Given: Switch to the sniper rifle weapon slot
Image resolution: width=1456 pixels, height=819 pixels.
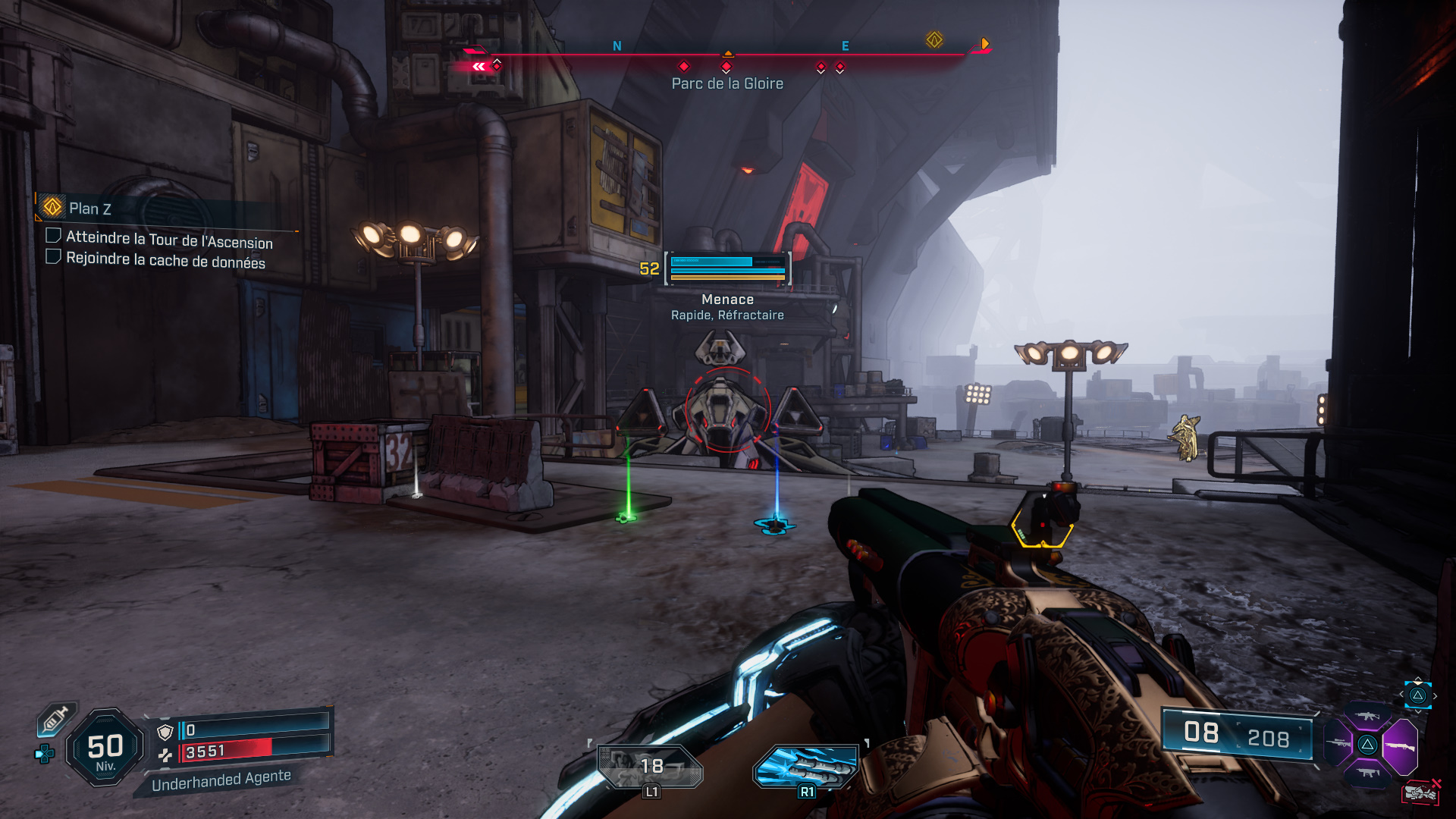Looking at the screenshot, I should pyautogui.click(x=1338, y=743).
